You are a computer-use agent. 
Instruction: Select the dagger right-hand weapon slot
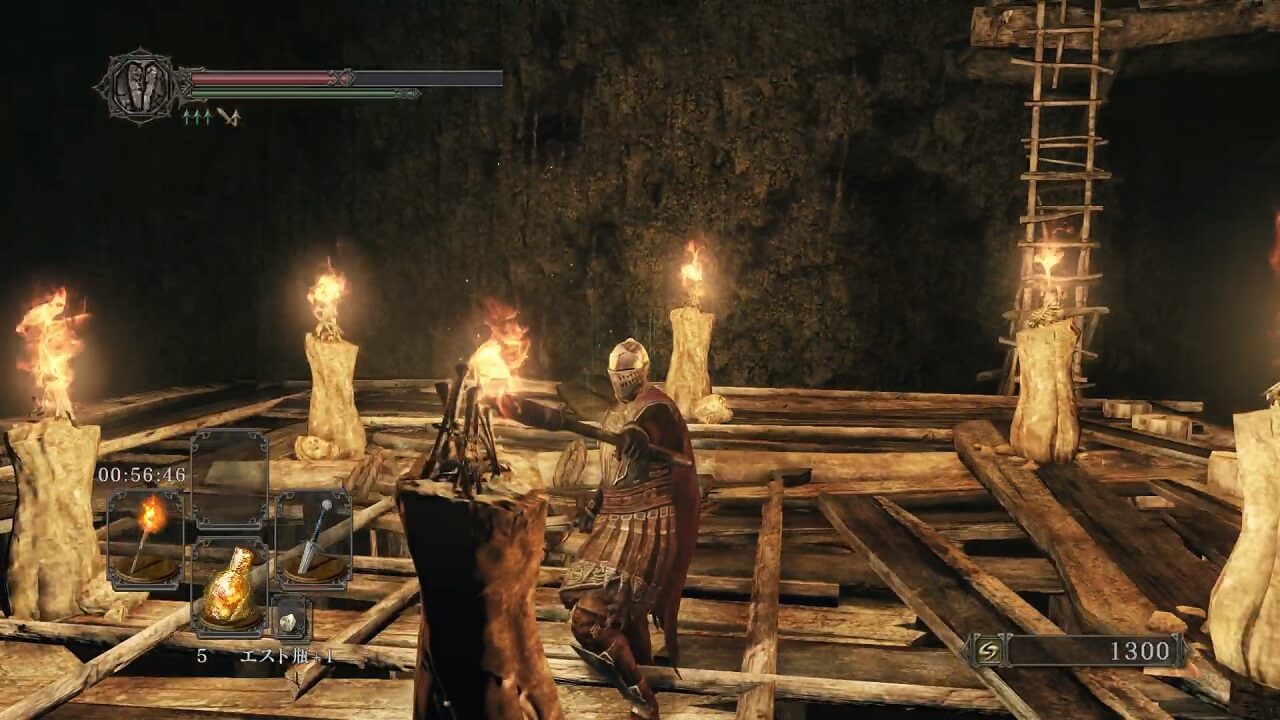click(x=313, y=540)
